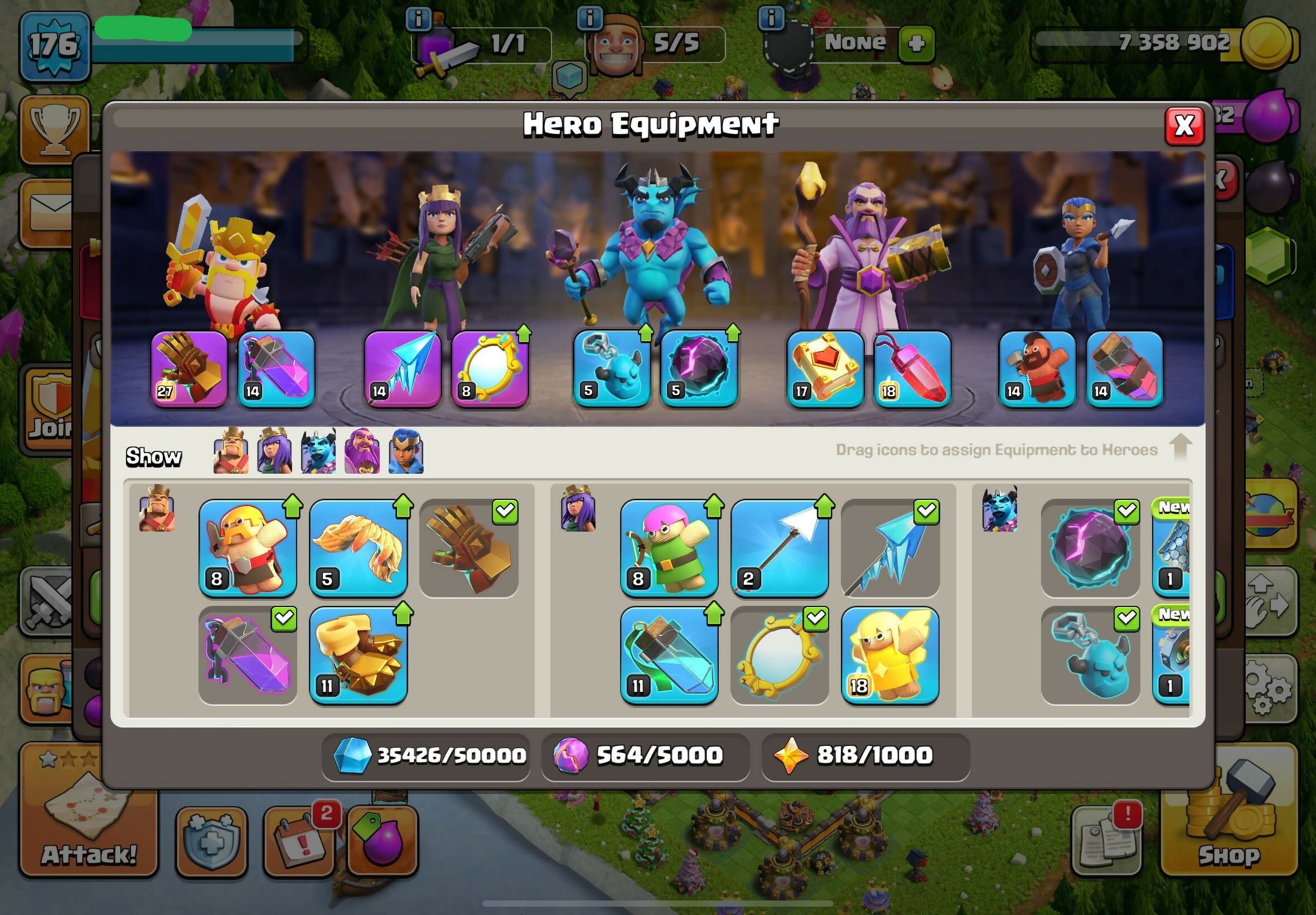Image resolution: width=1316 pixels, height=915 pixels.
Task: Pick the equipped Hog Rider Puppet slot
Action: (x=1037, y=369)
